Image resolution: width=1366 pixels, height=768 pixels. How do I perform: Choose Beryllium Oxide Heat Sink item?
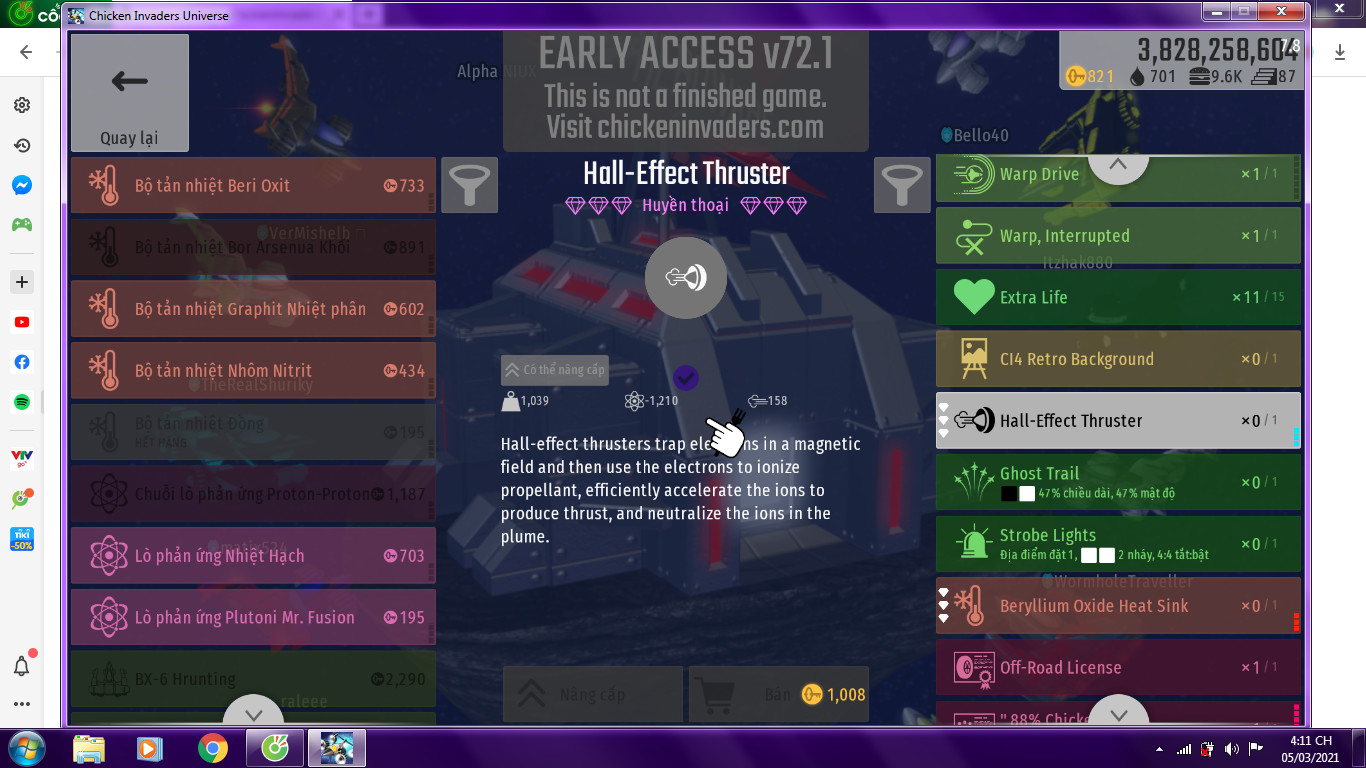coord(1117,606)
